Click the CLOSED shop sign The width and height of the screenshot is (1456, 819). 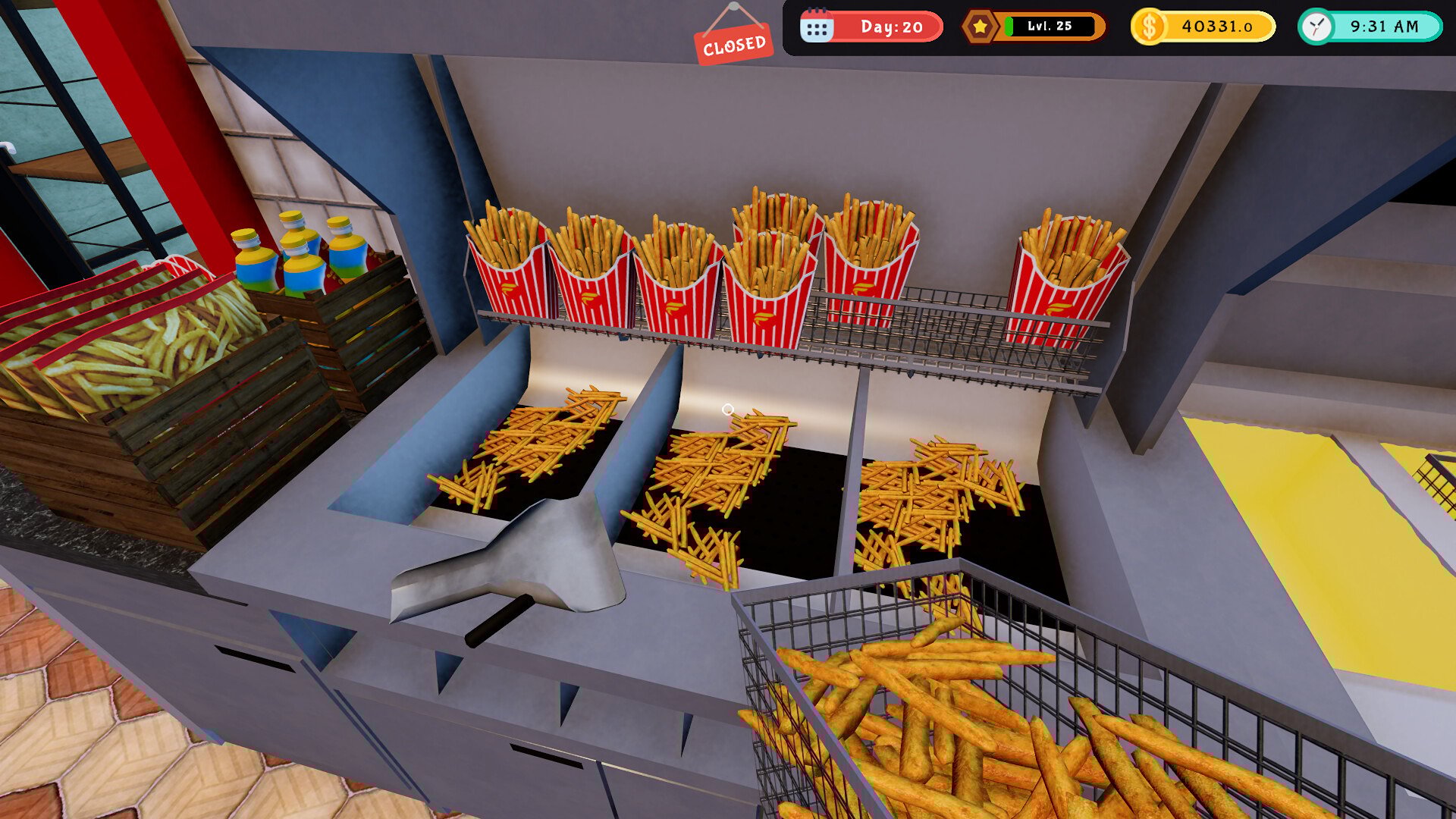[x=733, y=45]
